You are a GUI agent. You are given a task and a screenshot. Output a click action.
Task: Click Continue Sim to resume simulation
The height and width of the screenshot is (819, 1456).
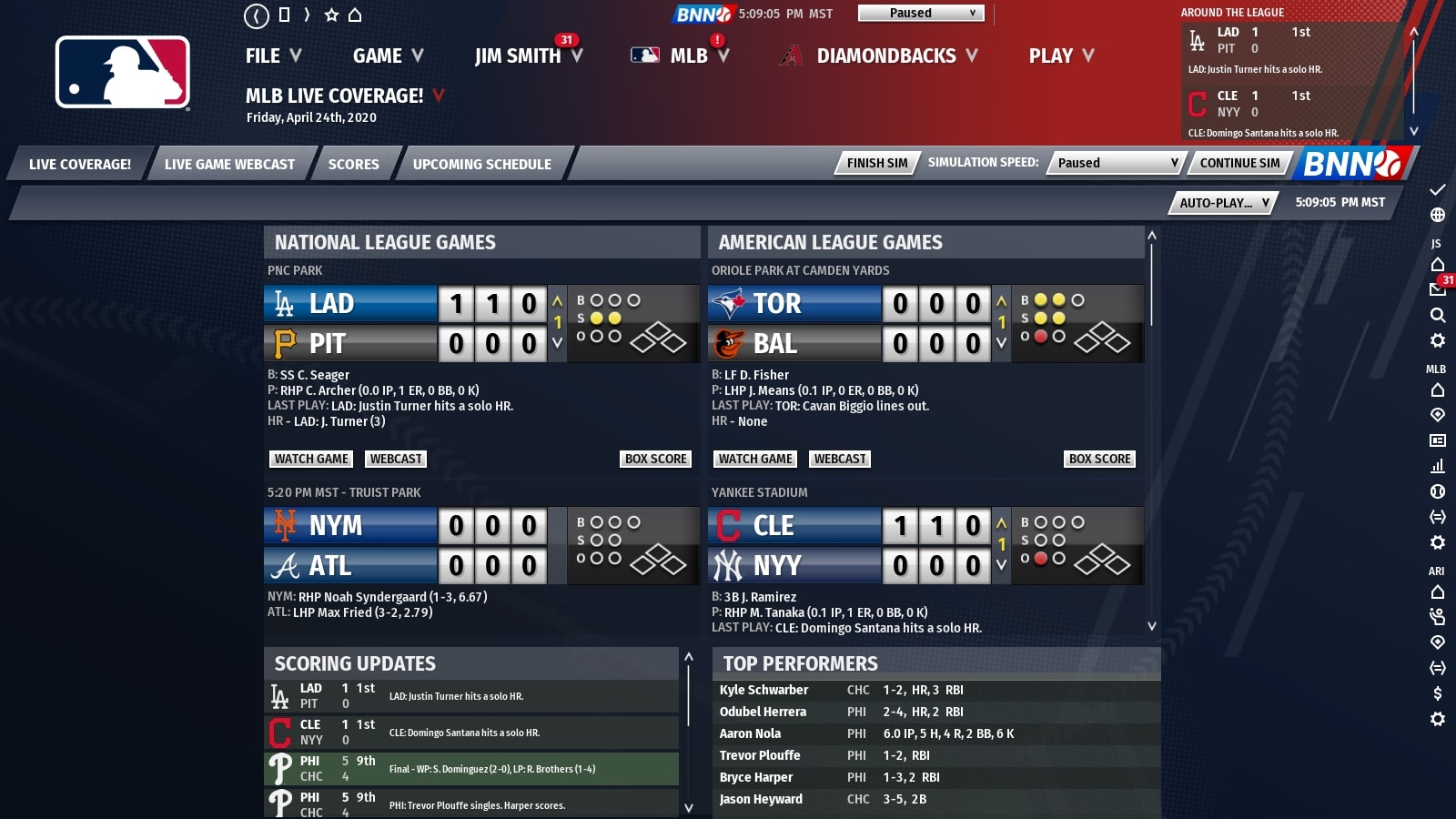(x=1239, y=164)
